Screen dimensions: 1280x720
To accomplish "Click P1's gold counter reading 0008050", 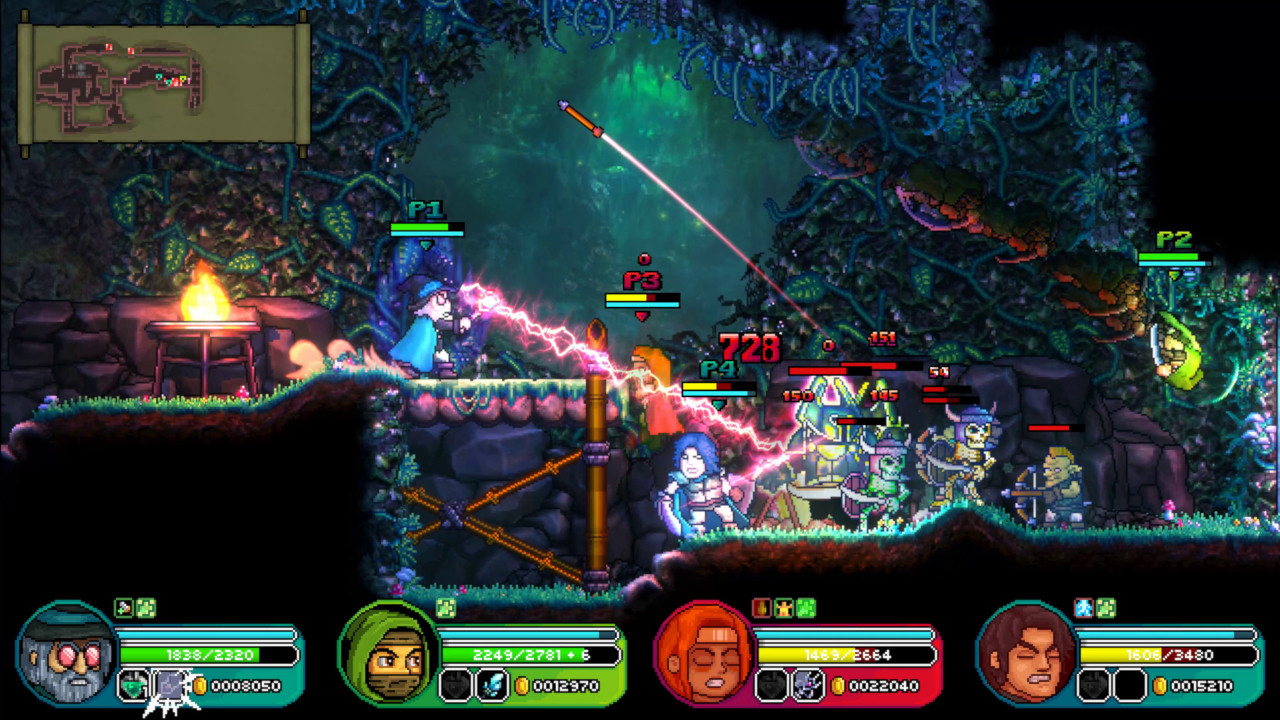I will (x=247, y=686).
